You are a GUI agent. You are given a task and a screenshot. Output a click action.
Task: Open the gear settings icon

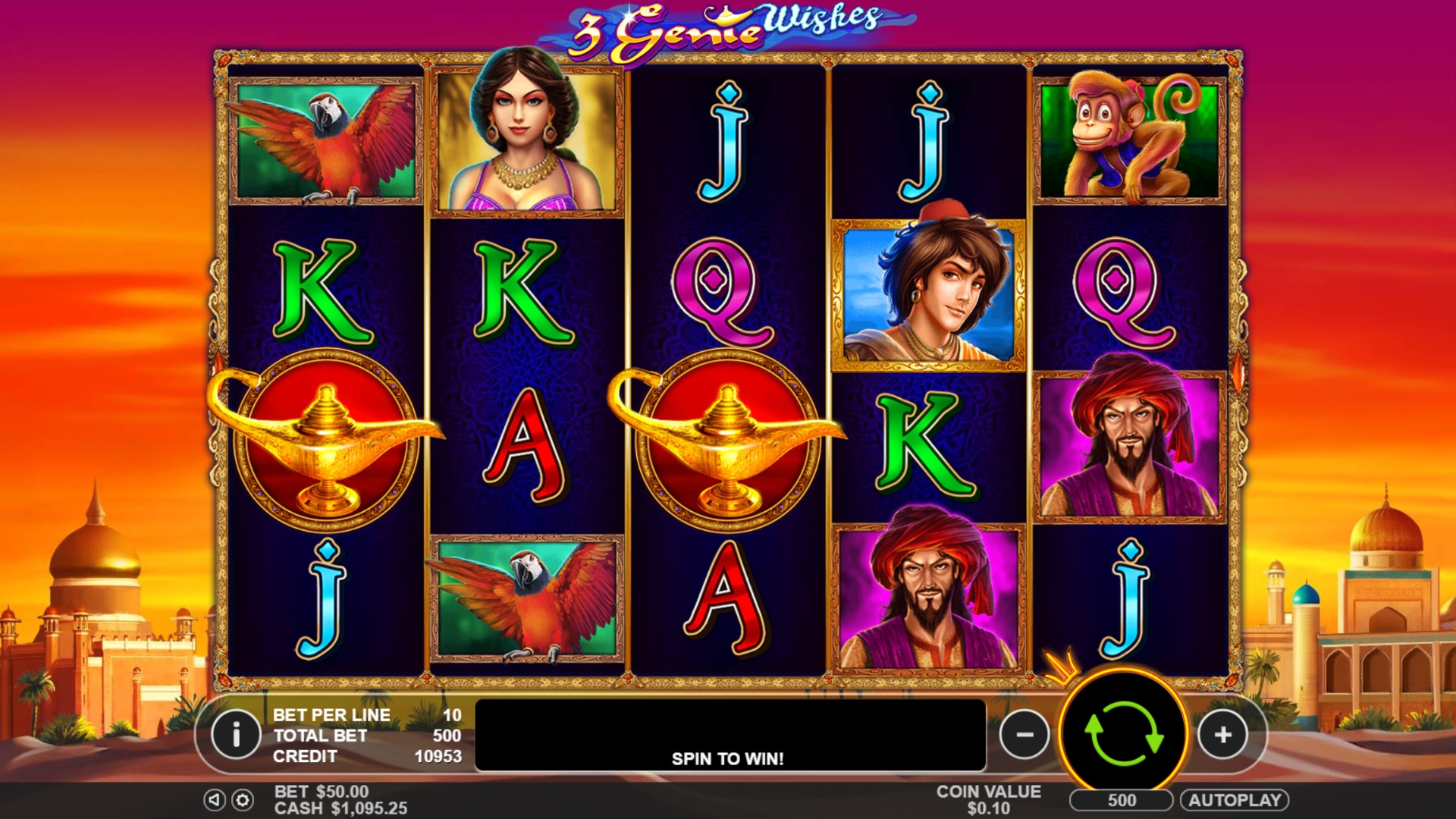(x=243, y=800)
